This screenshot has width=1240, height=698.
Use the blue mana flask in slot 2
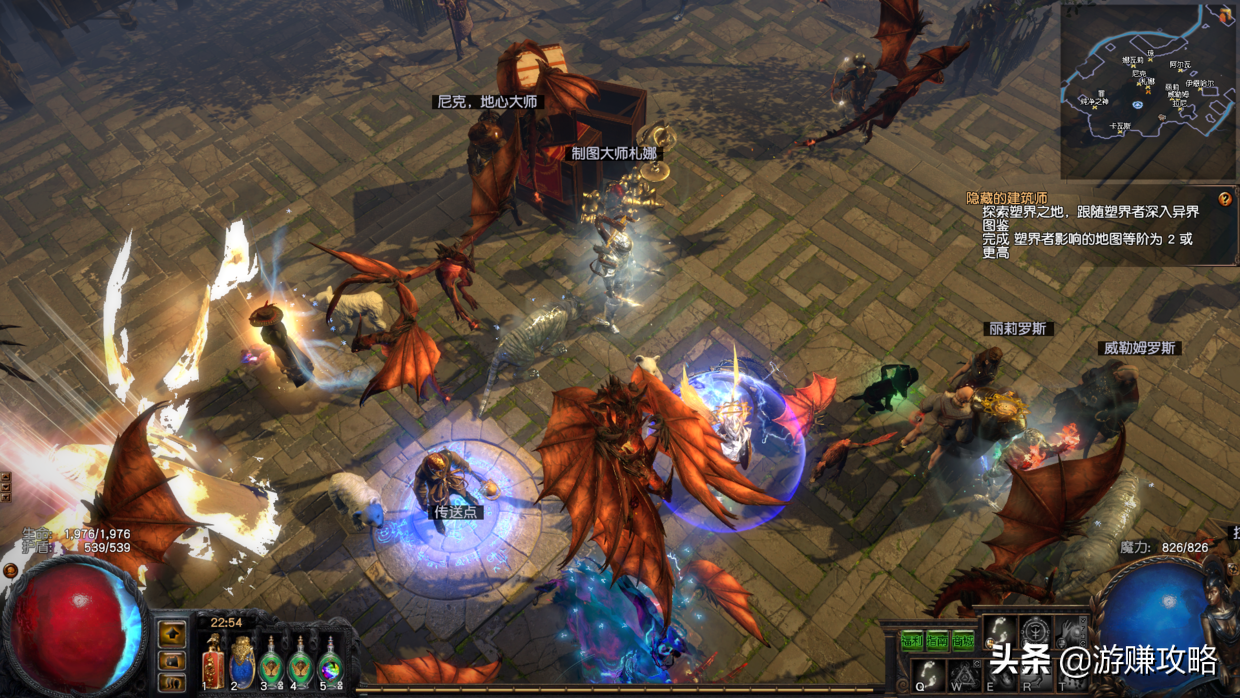click(x=242, y=661)
